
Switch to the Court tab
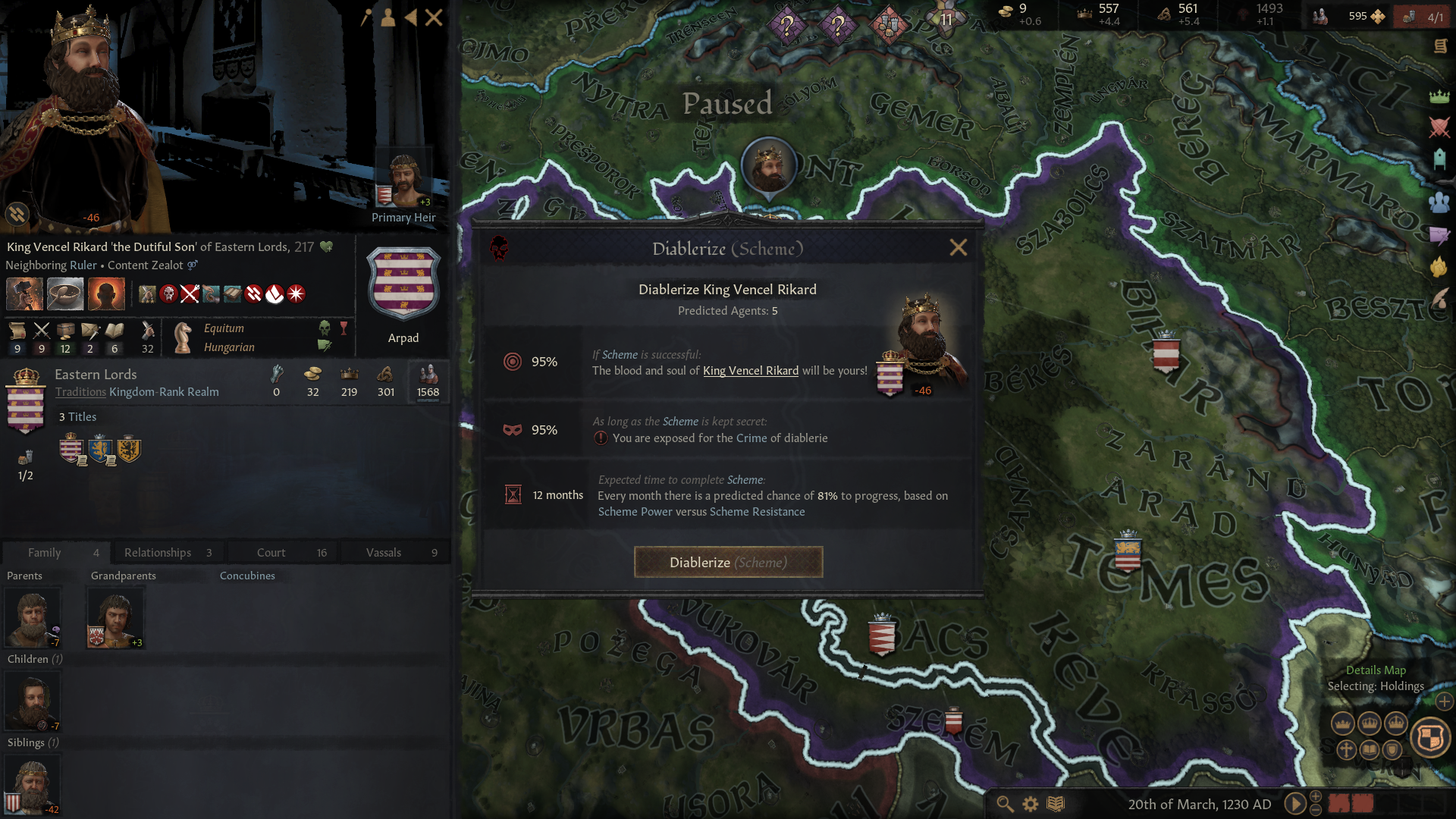pyautogui.click(x=271, y=552)
